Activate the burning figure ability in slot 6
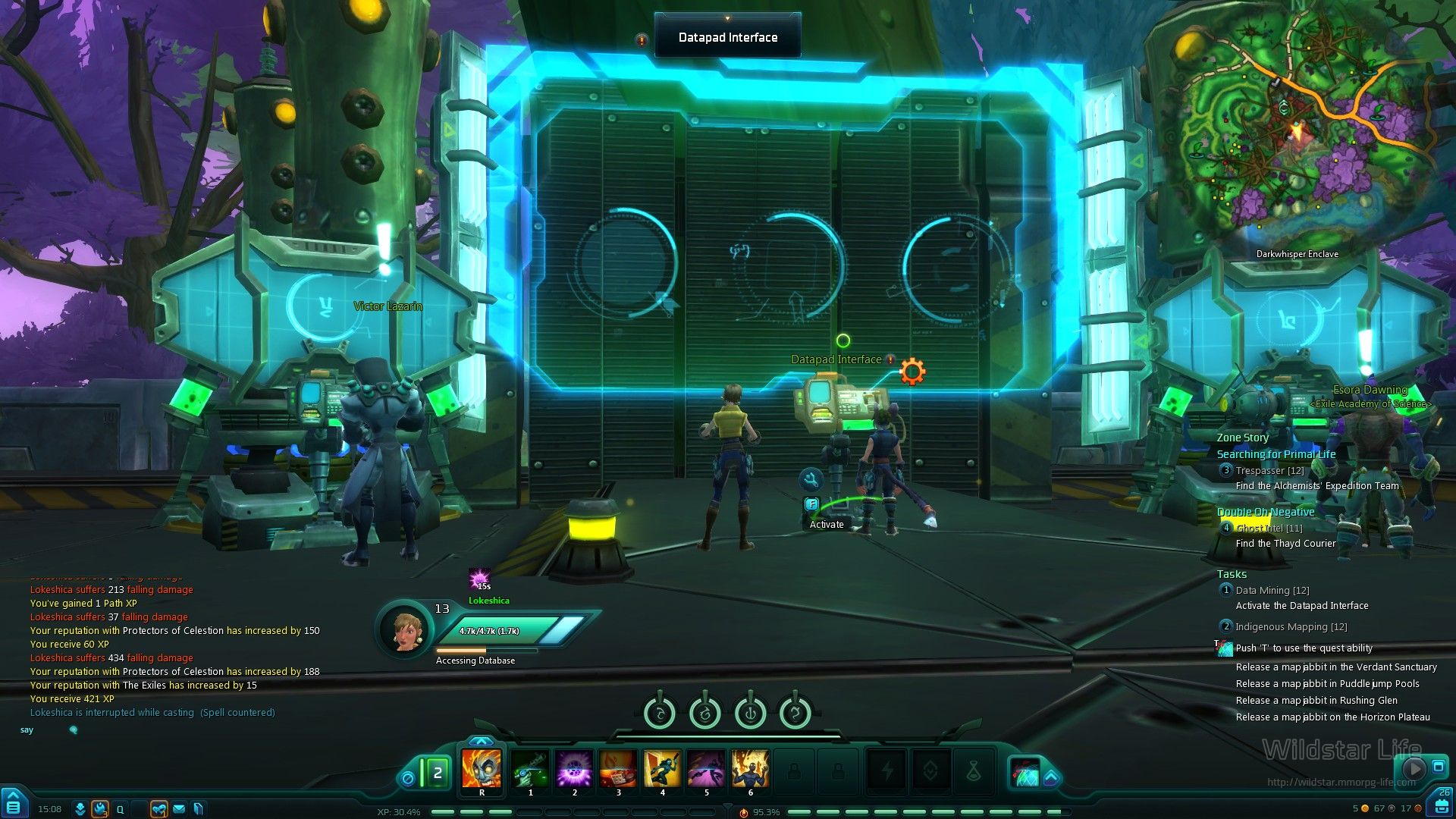Screen dimensions: 1456x819 point(750,768)
